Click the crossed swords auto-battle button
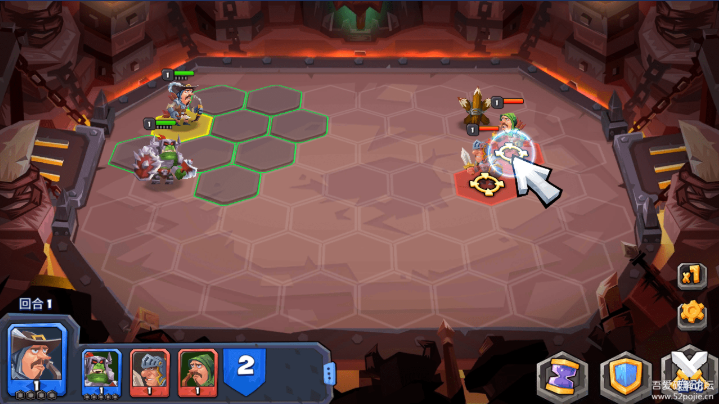This screenshot has width=719, height=404. click(688, 374)
